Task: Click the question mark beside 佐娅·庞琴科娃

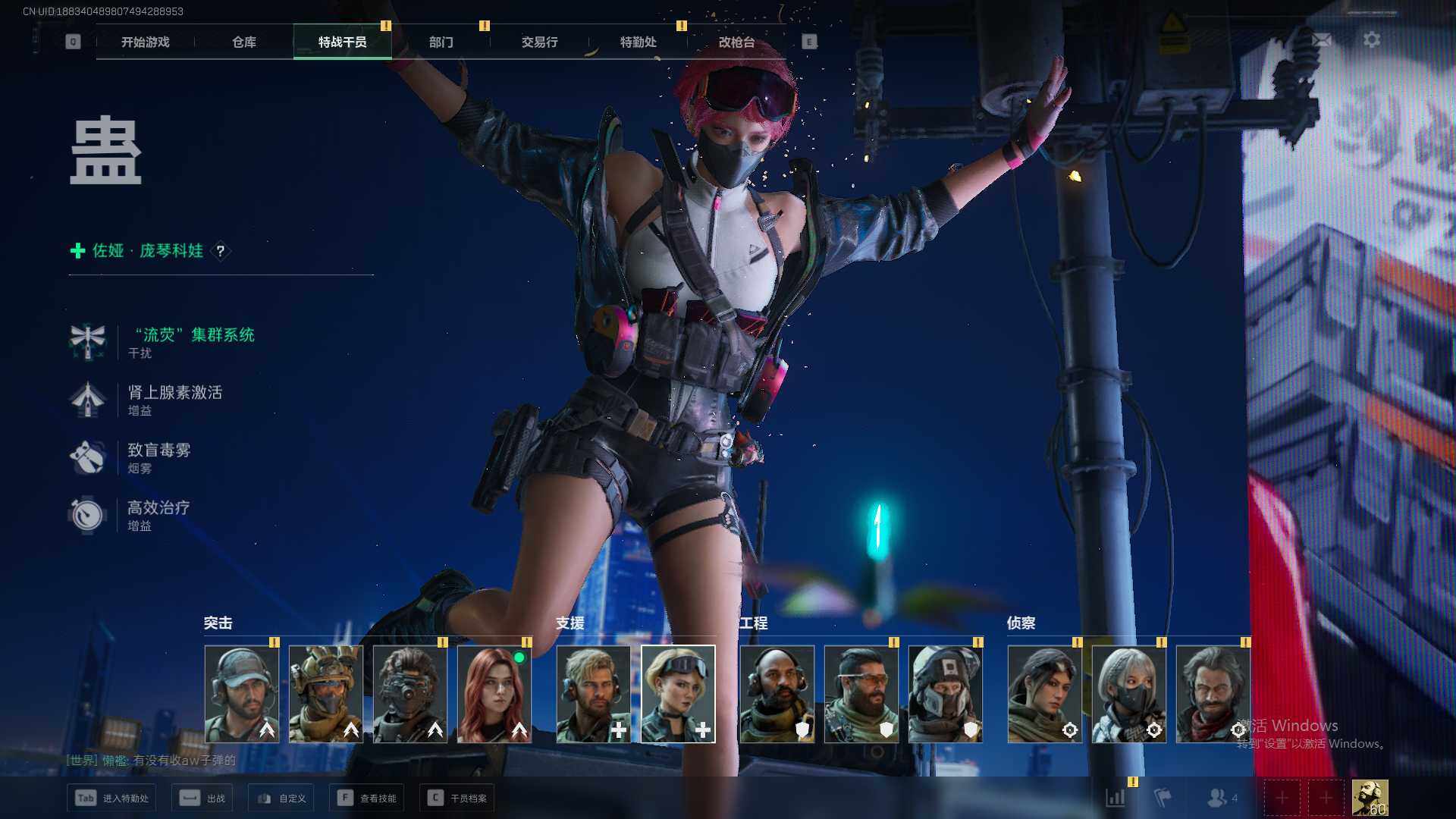Action: [x=221, y=251]
